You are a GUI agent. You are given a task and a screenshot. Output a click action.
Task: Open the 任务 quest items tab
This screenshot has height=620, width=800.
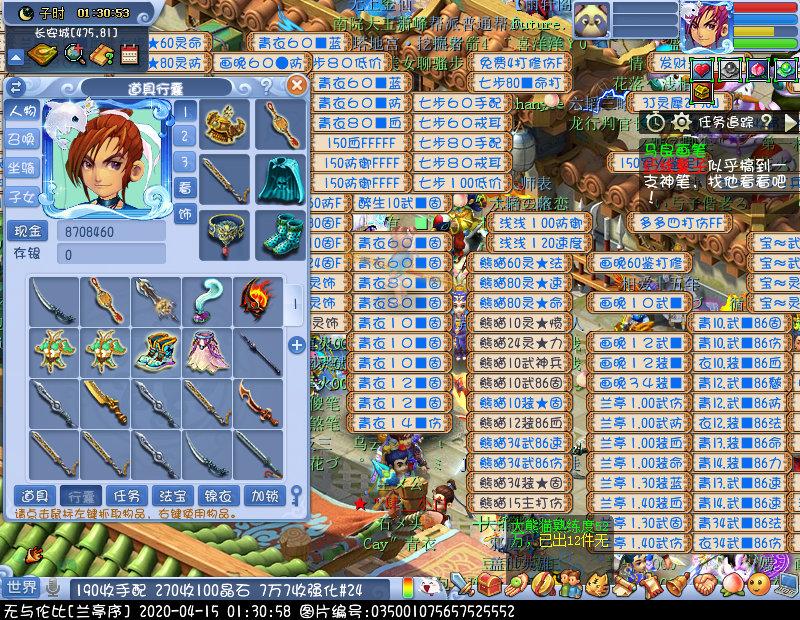[126, 495]
